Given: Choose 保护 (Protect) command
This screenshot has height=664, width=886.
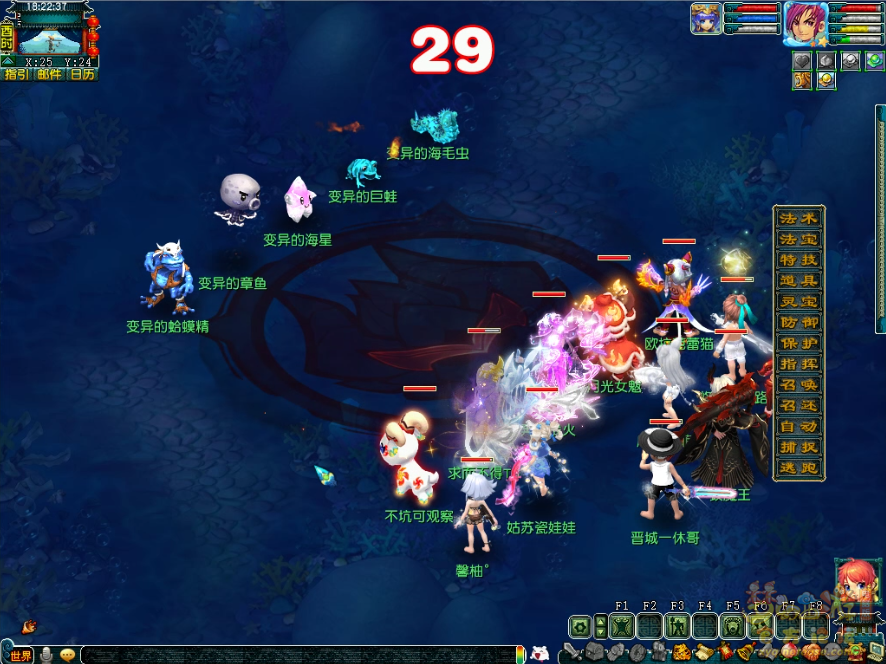Looking at the screenshot, I should point(798,343).
